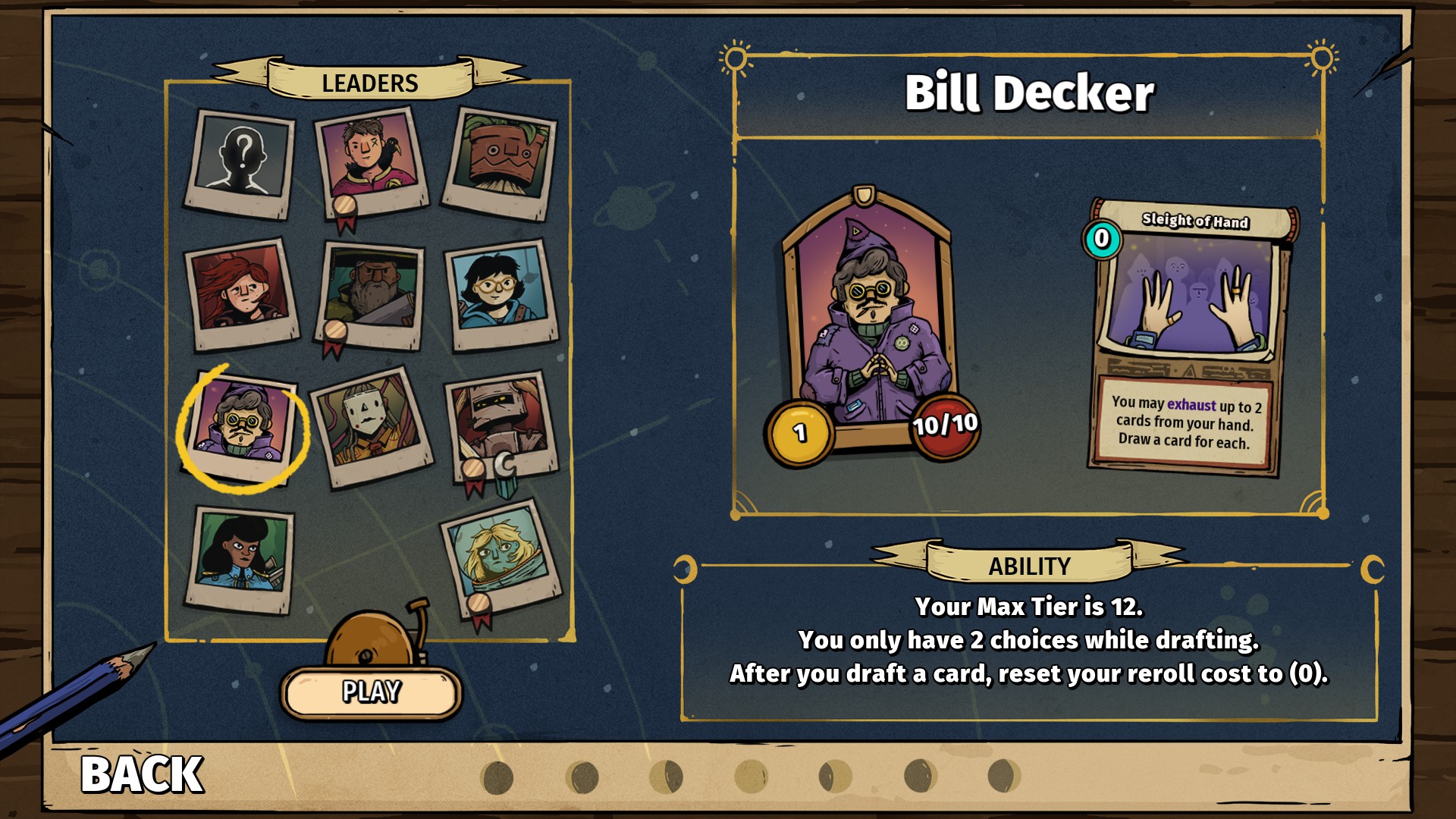Choose the grey-bearded old man leader
This screenshot has height=819, width=1456.
[x=371, y=292]
